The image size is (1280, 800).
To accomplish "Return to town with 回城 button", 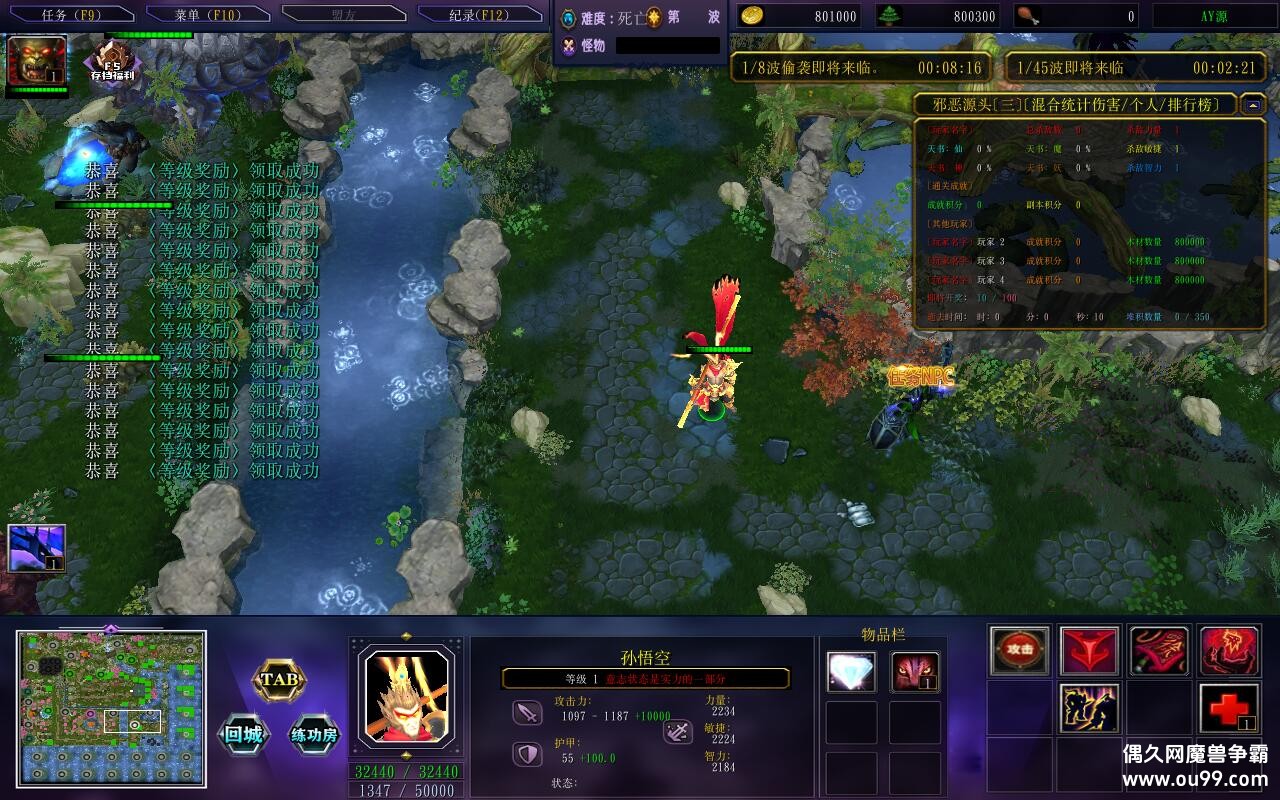I will 243,735.
